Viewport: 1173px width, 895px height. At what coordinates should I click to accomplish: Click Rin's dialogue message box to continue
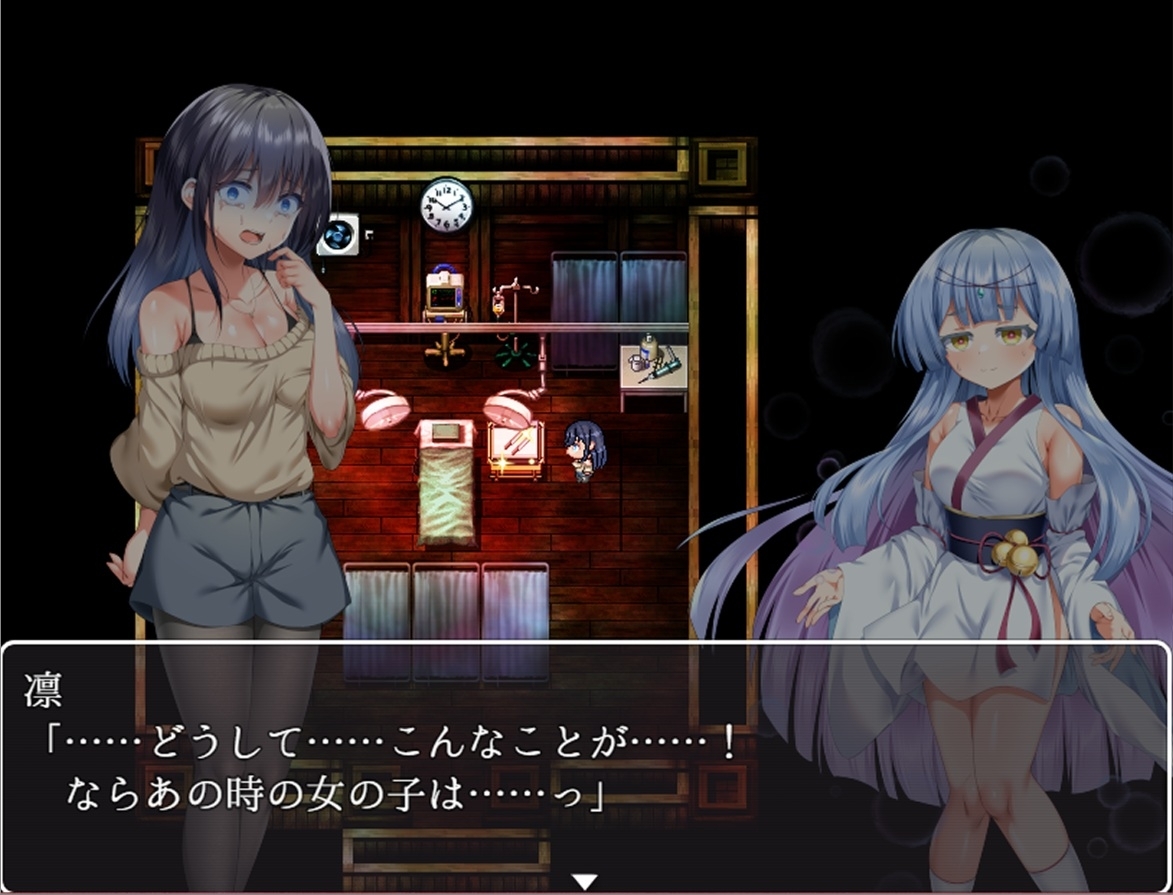[585, 760]
